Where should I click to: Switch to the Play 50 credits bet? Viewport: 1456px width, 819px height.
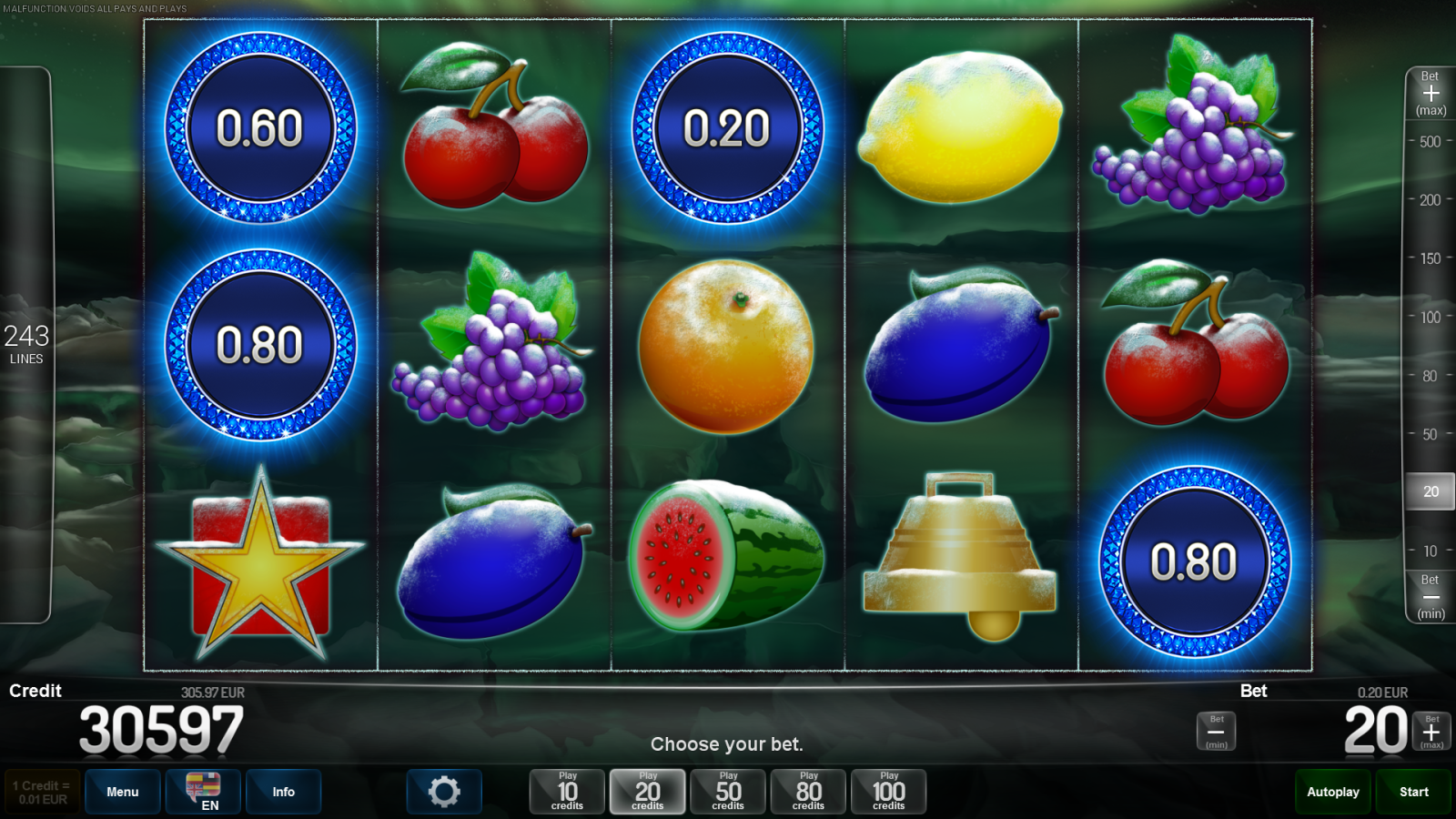pos(727,791)
